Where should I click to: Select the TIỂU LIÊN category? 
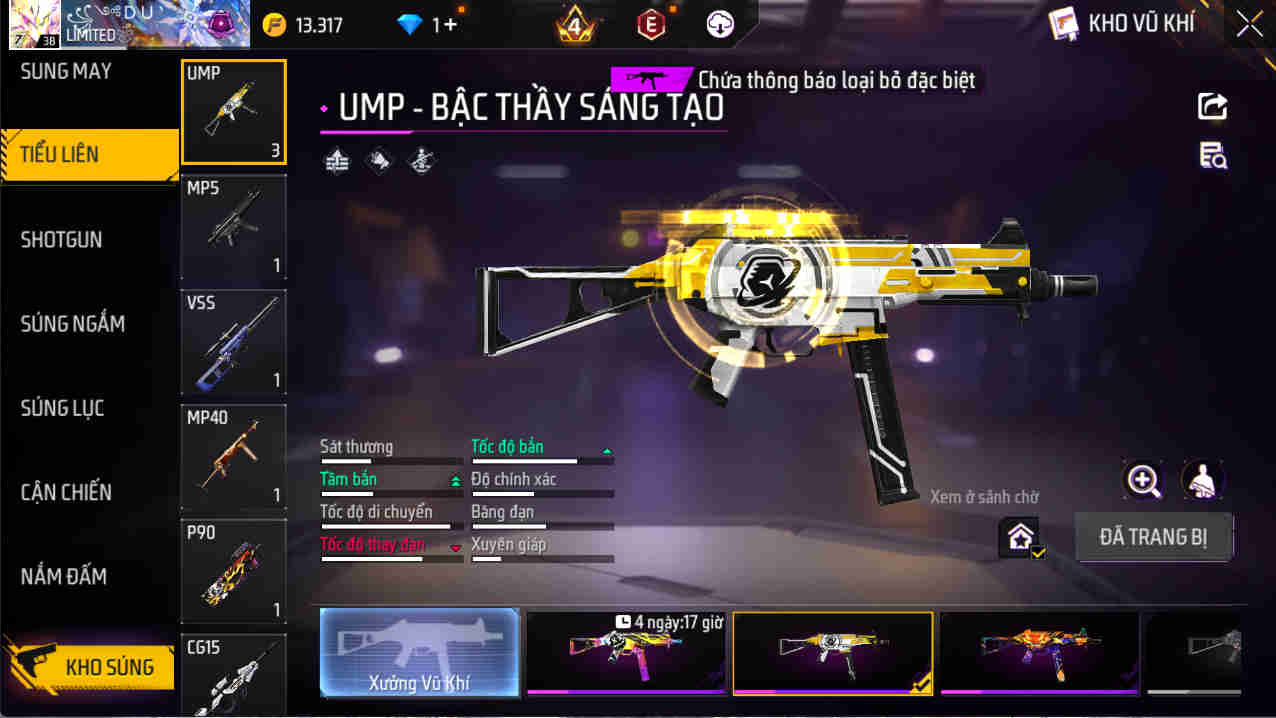[60, 155]
